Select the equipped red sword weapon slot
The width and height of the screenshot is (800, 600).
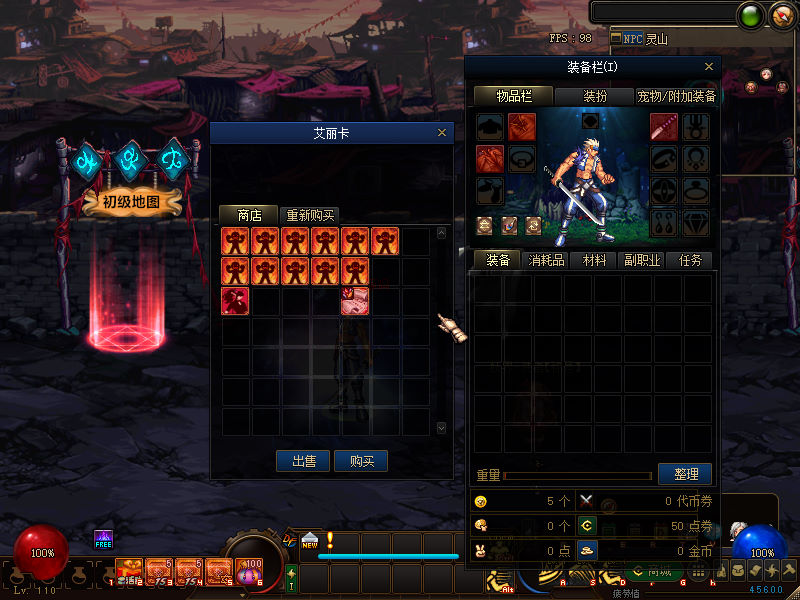pos(664,128)
